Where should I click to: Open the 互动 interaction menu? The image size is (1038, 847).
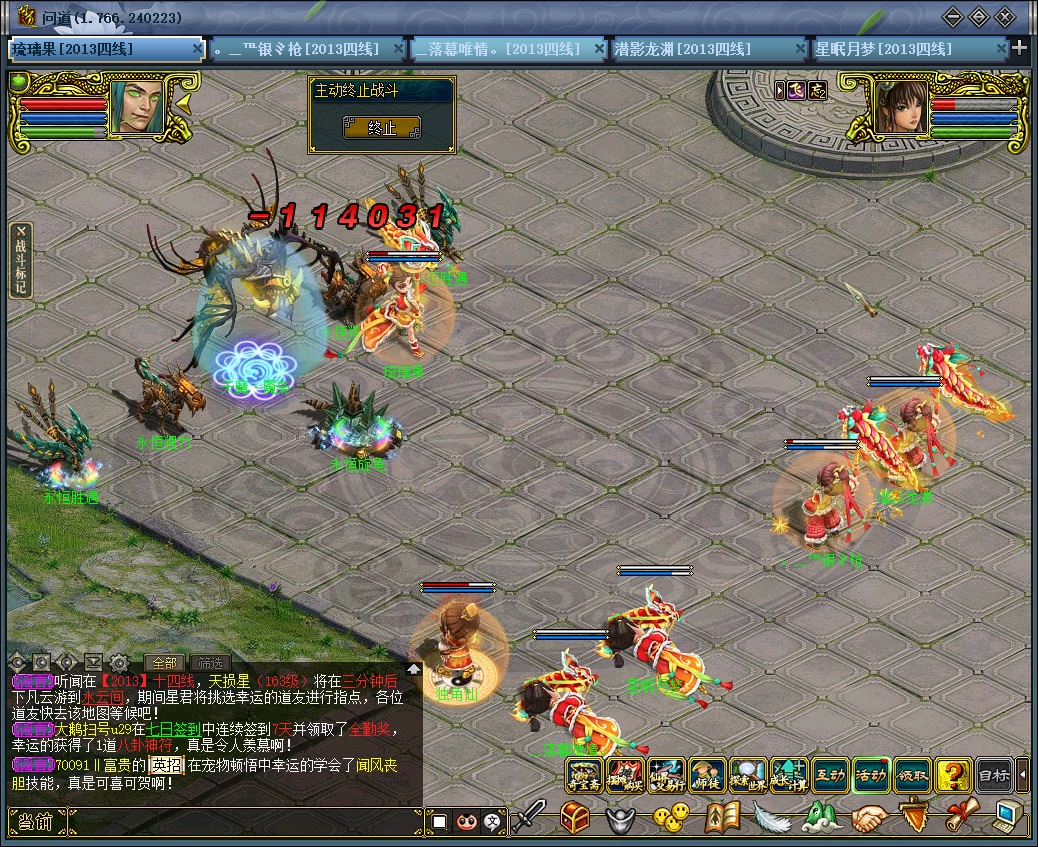(x=830, y=775)
